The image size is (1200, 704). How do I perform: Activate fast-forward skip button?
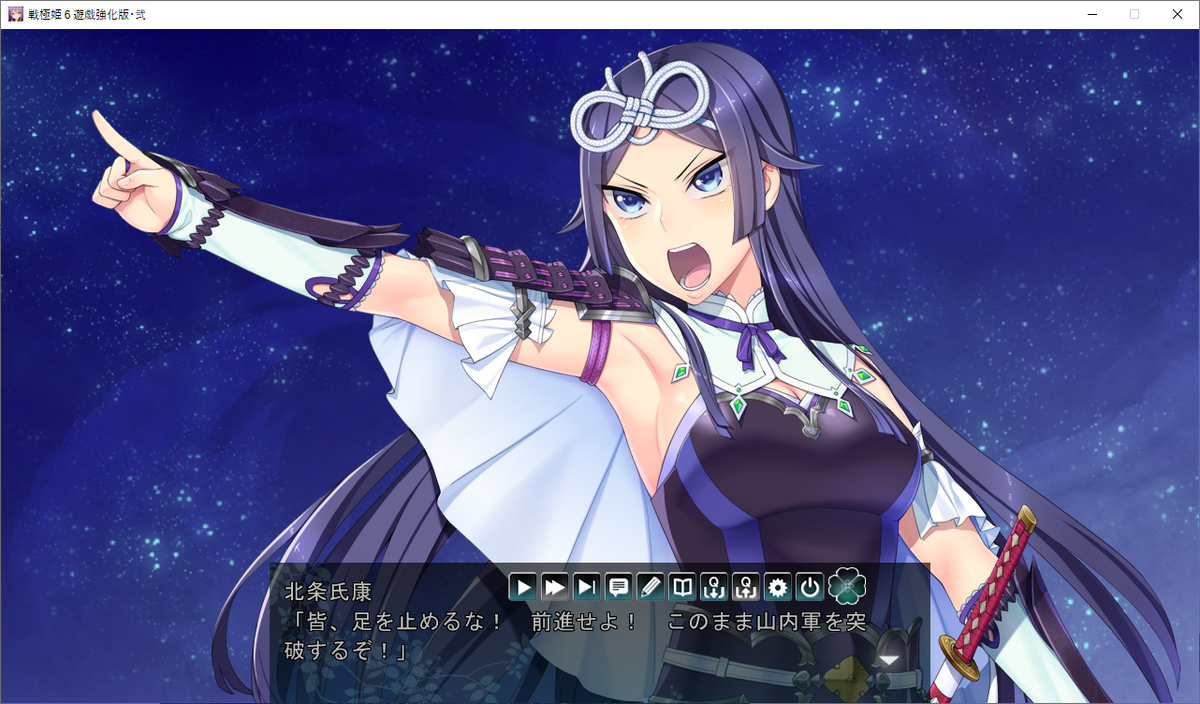pos(555,587)
